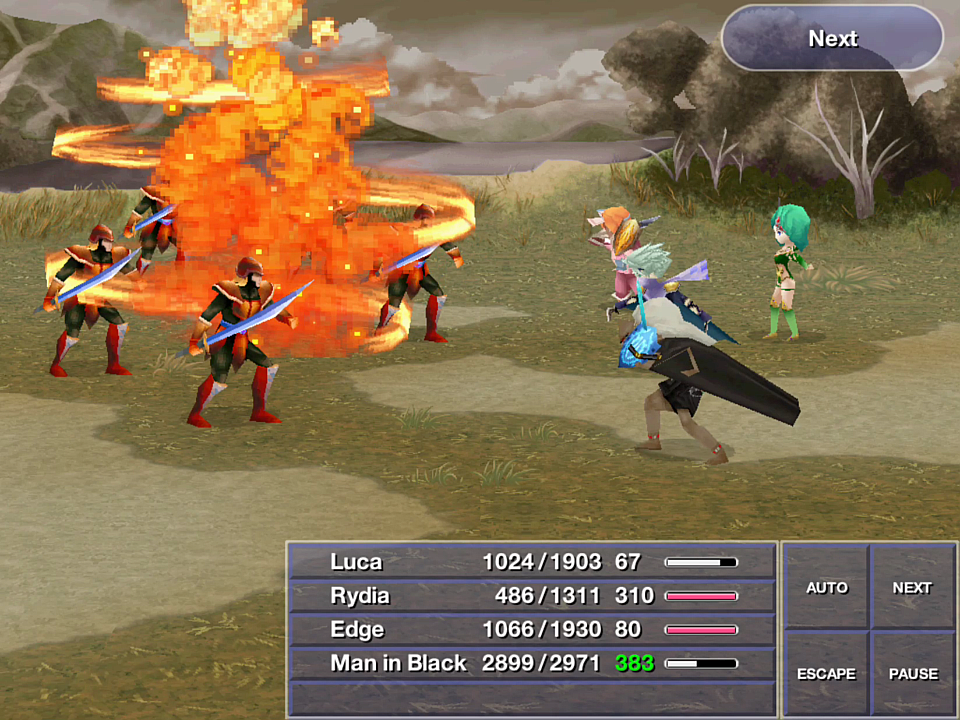
Task: Select the Man in Black party row
Action: [532, 663]
